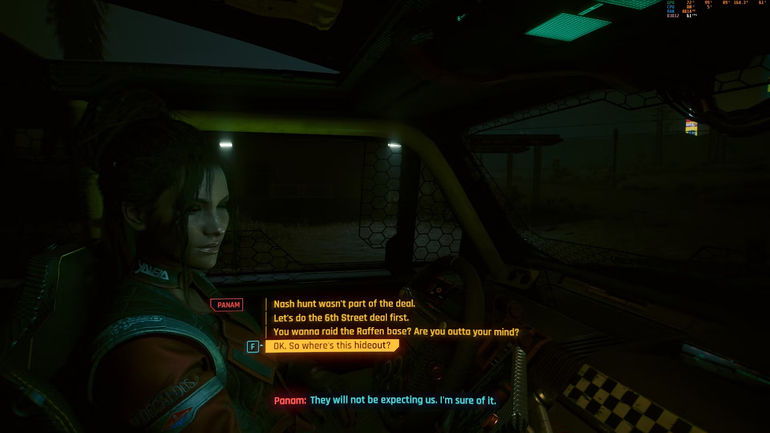
Task: Choose "Nash hunt wasn't part of the deal."
Action: [x=343, y=304]
